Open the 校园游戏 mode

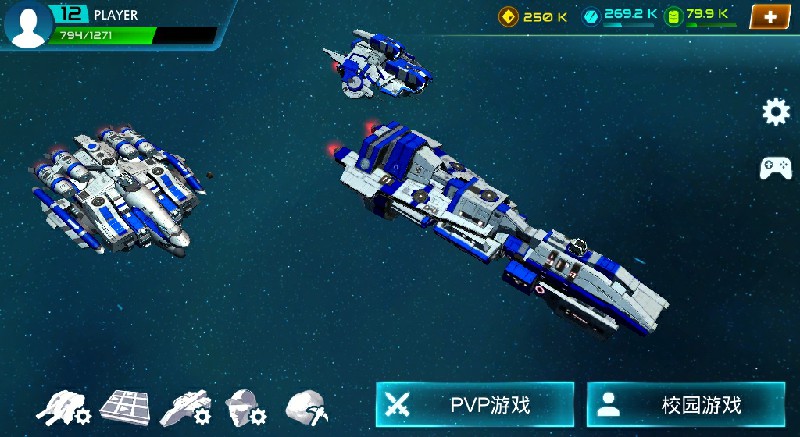[x=685, y=404]
